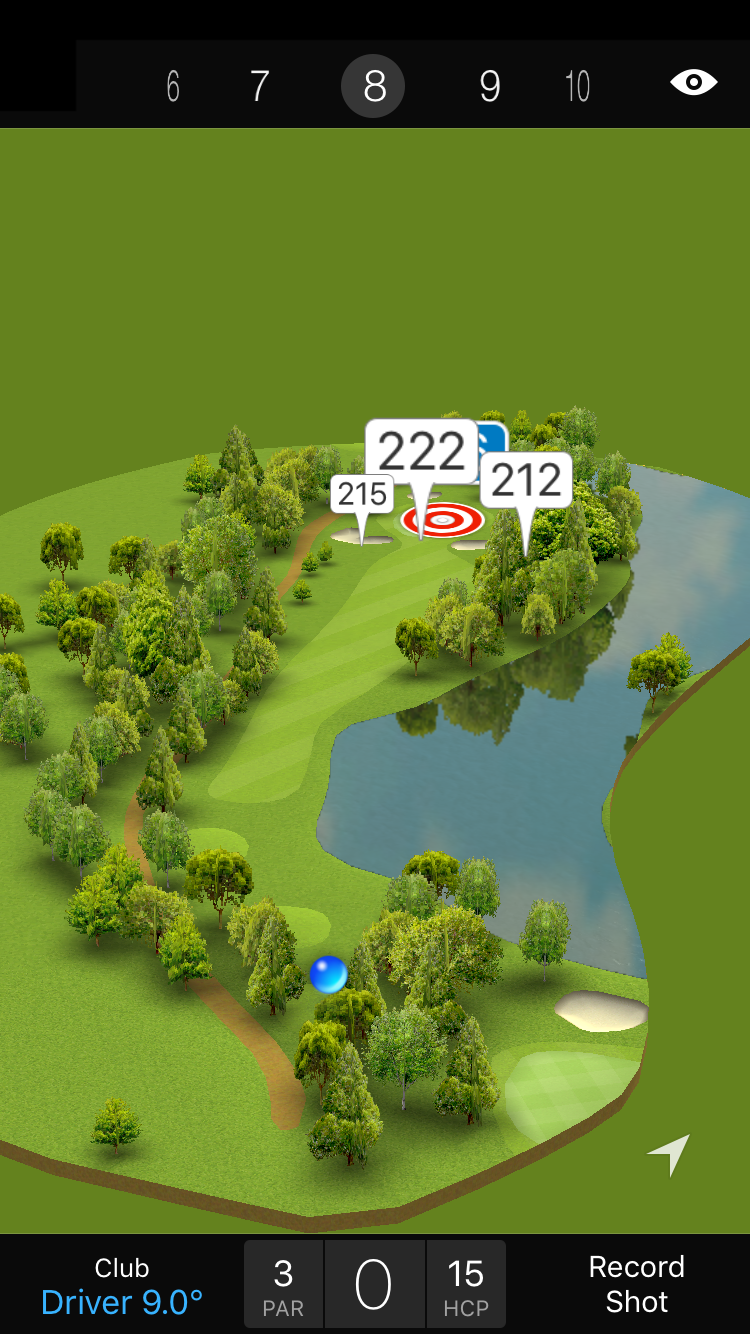
Task: Select the blue ball position marker
Action: click(x=328, y=974)
